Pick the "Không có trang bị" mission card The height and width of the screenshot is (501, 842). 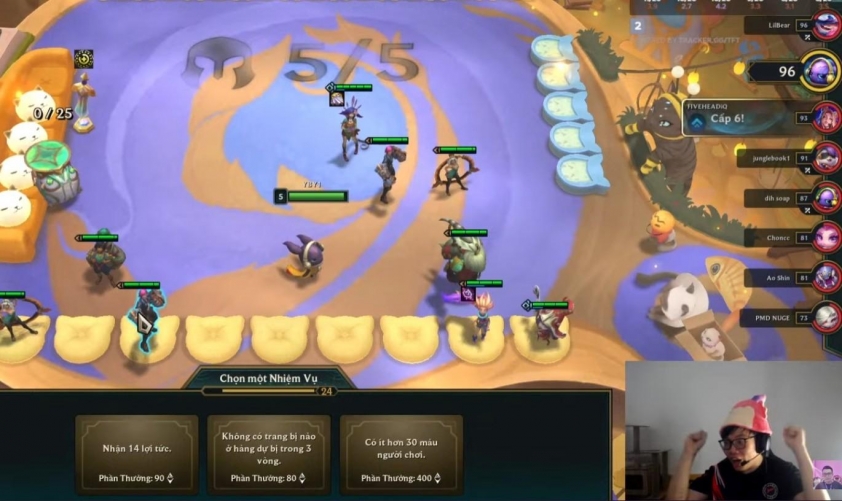(x=268, y=454)
